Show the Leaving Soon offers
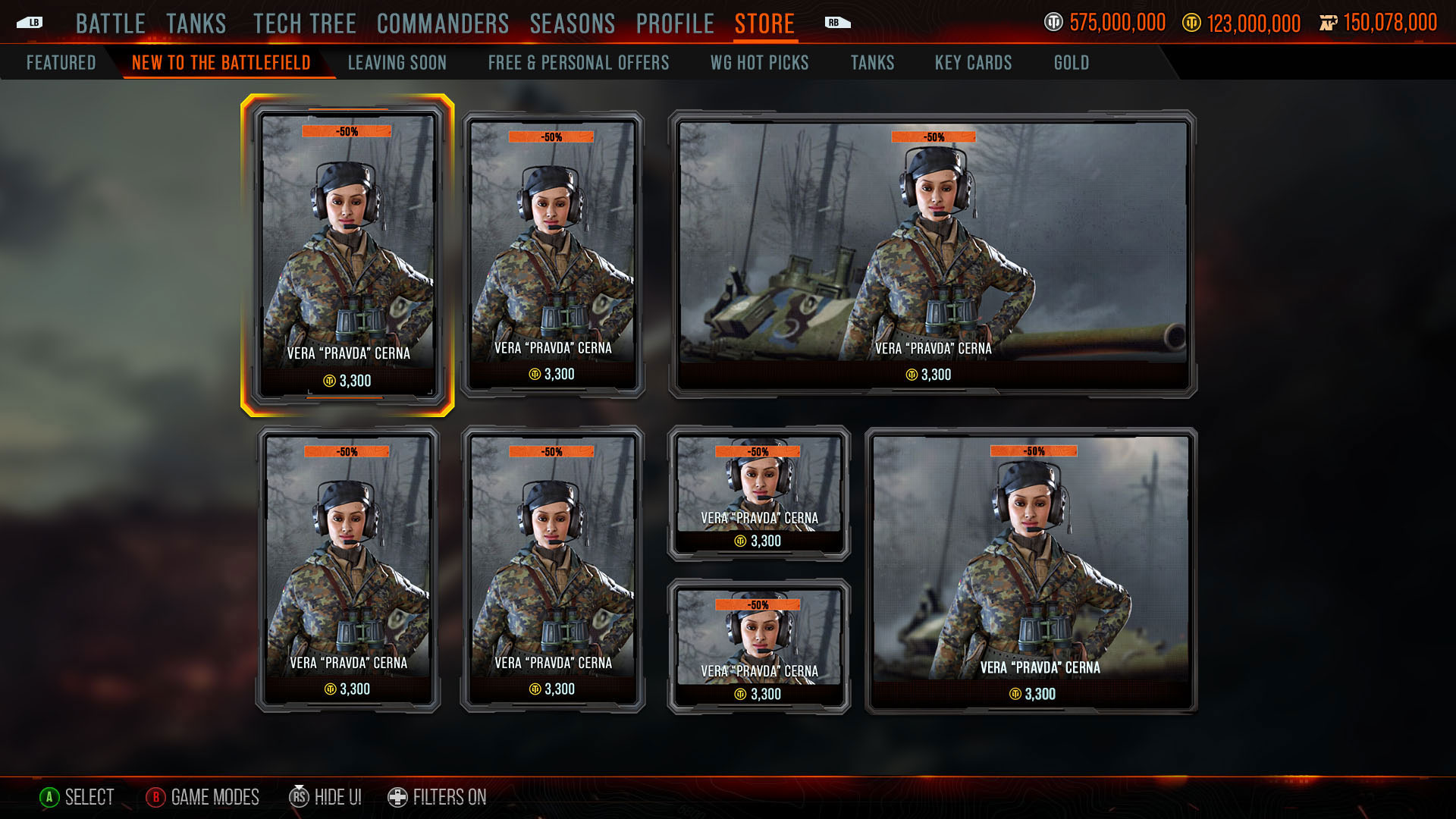1456x819 pixels. 397,63
